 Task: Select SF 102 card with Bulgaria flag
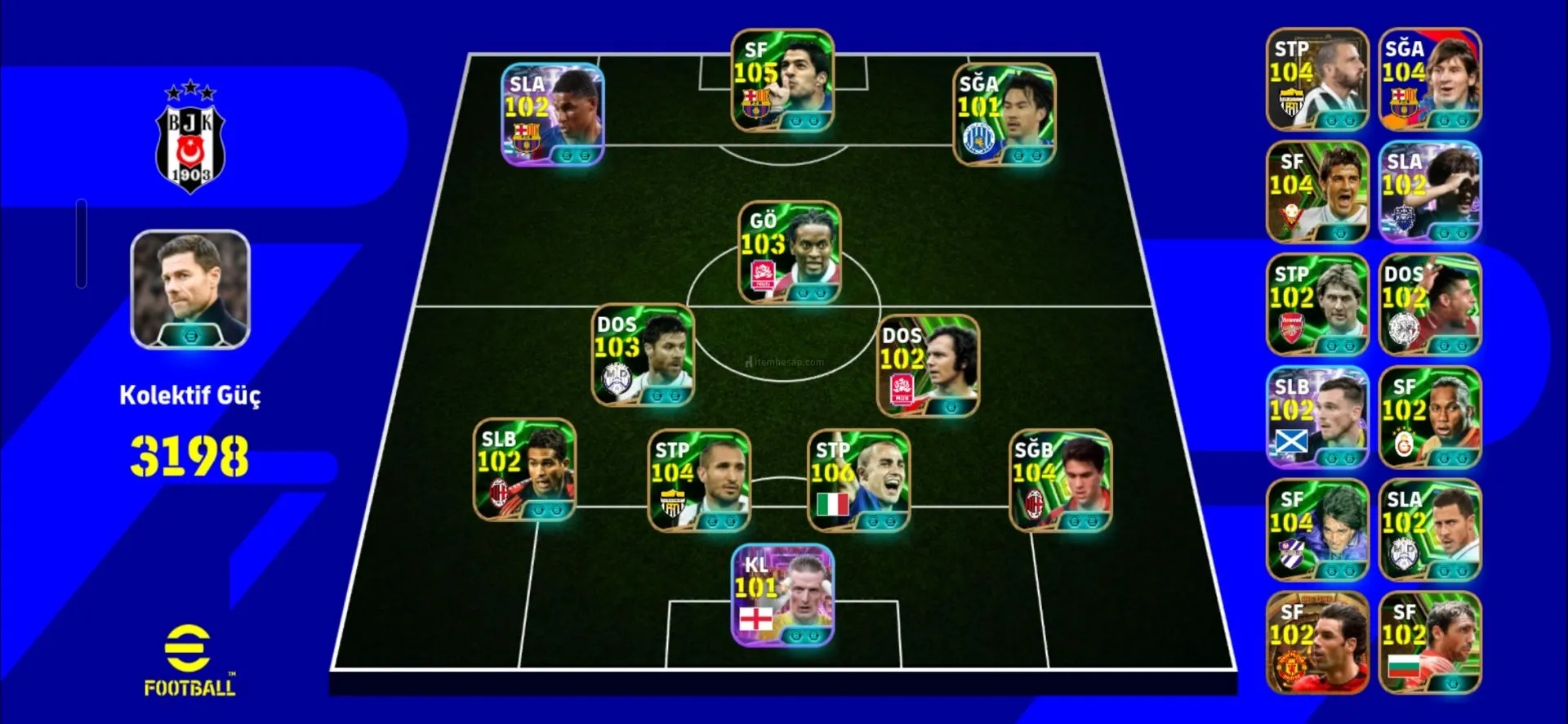[1429, 643]
